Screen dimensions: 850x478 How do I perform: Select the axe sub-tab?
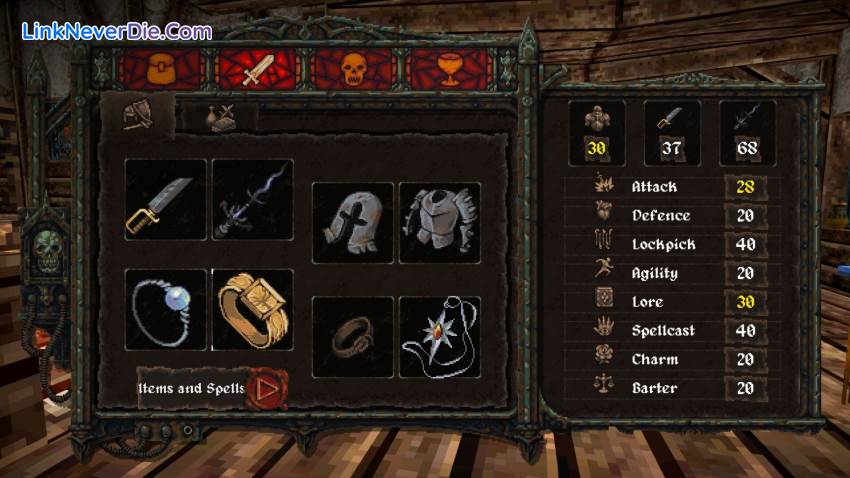[139, 116]
